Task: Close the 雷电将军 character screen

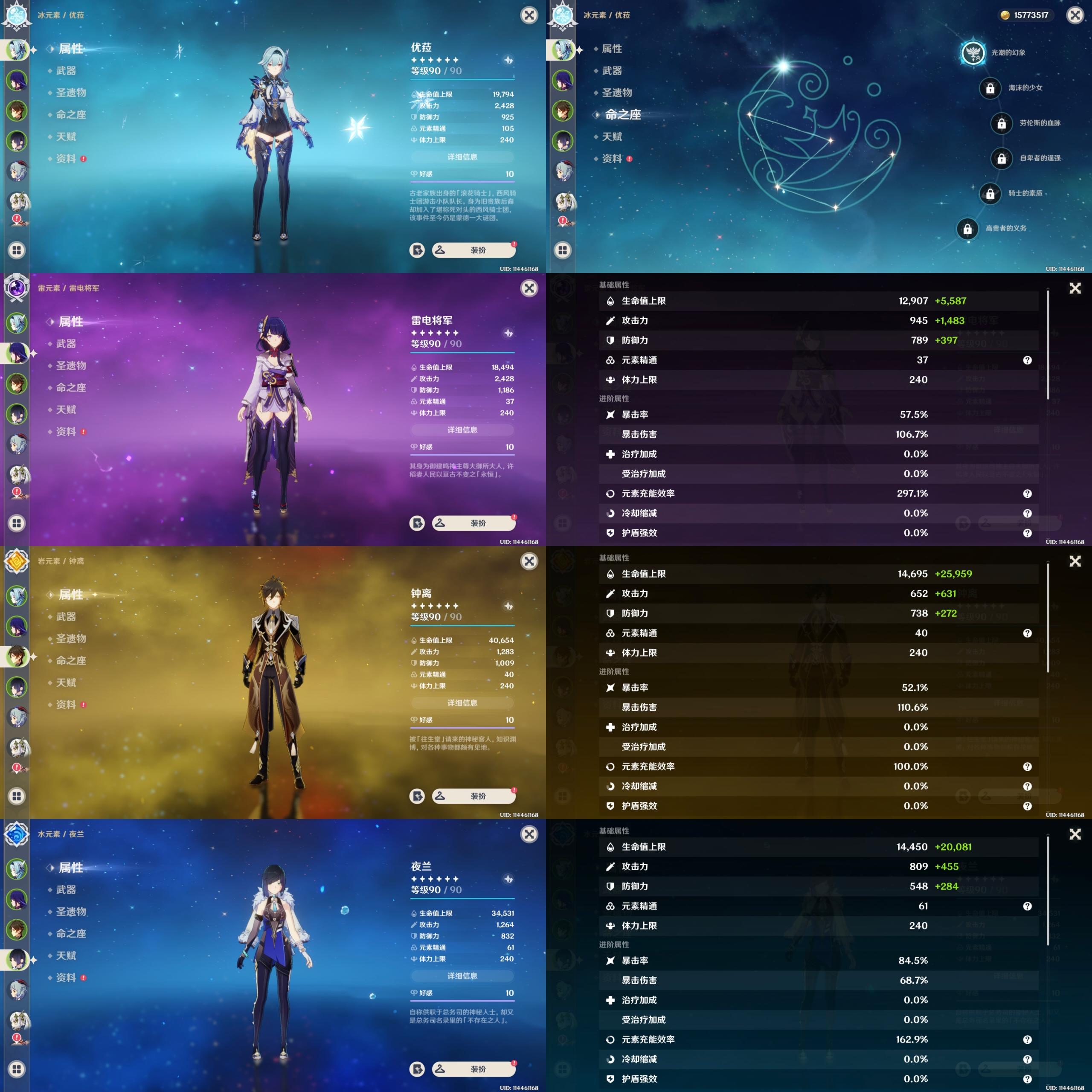Action: click(529, 288)
